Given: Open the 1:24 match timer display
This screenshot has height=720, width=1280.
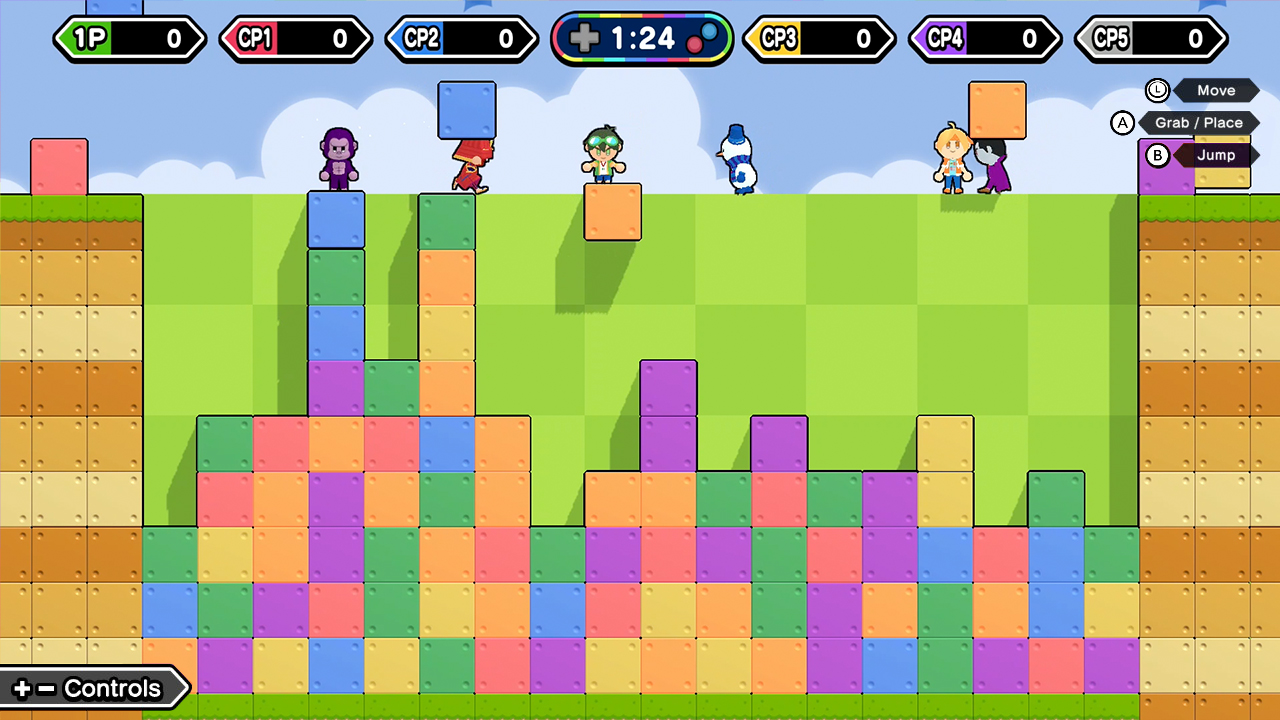Looking at the screenshot, I should pyautogui.click(x=642, y=40).
